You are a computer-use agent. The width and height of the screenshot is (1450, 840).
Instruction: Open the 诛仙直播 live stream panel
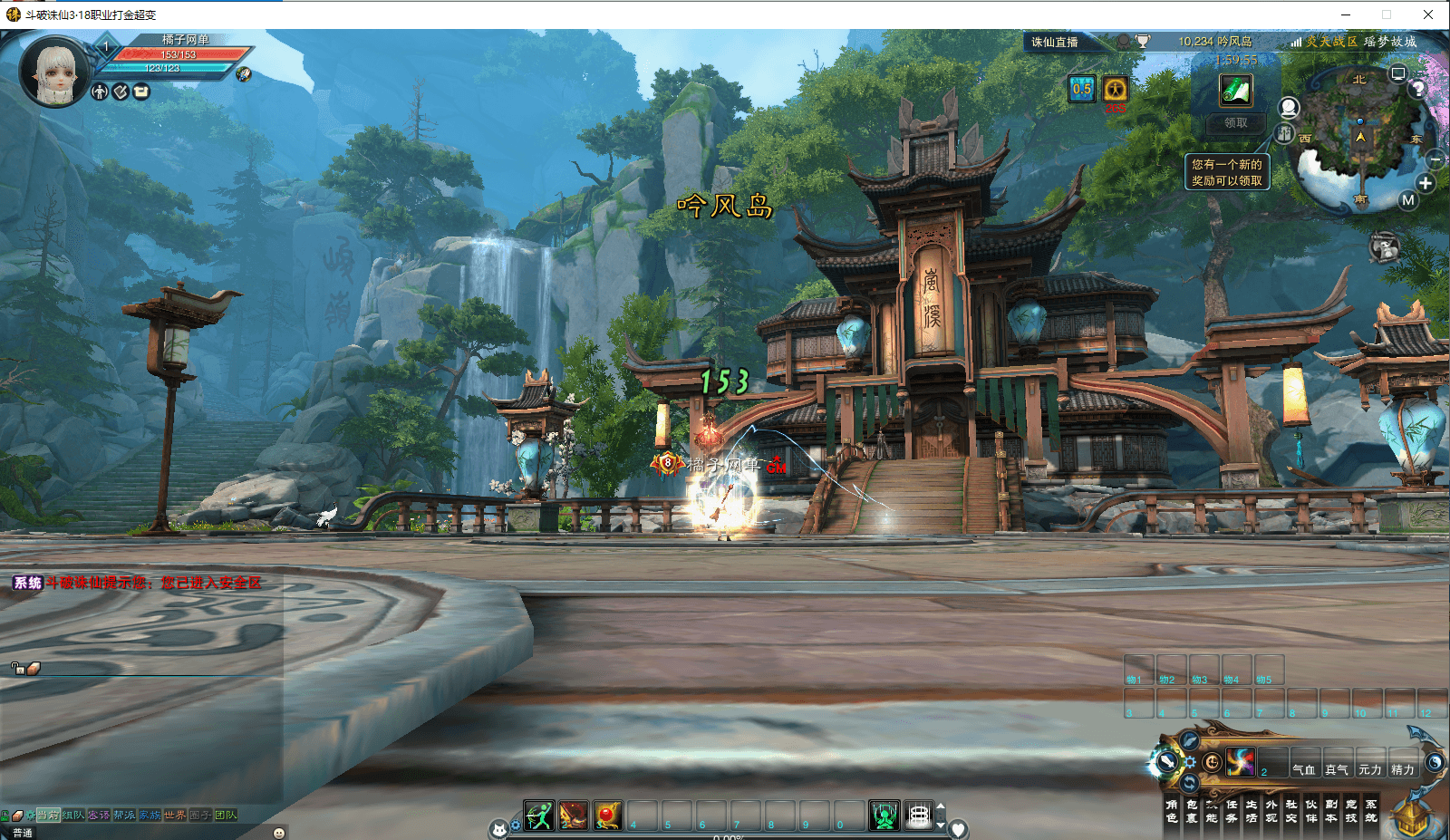[1055, 42]
